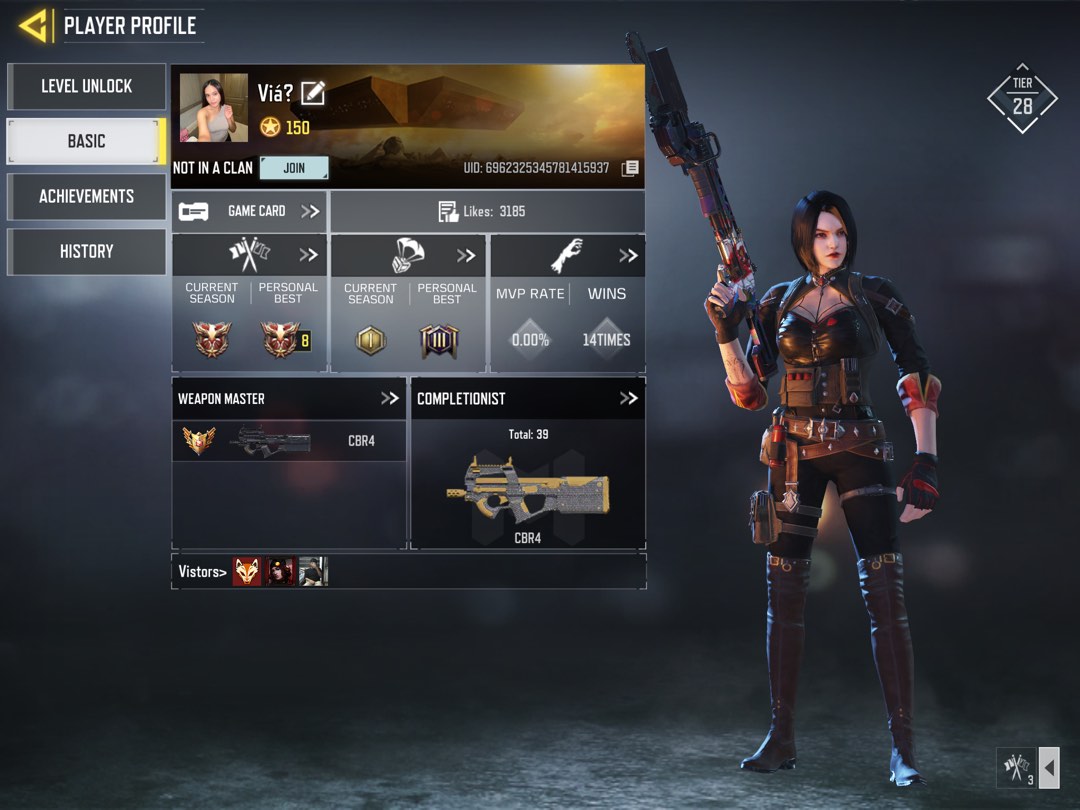
Task: Go back using the yellow arrow
Action: [x=34, y=26]
